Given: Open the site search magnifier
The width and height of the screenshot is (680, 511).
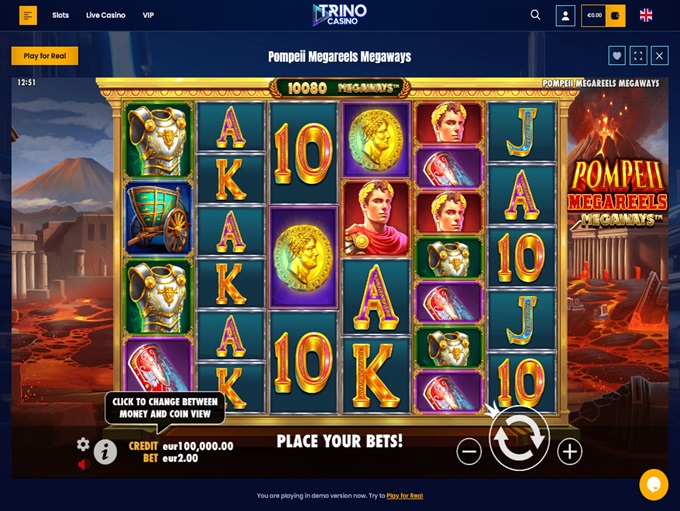Looking at the screenshot, I should pyautogui.click(x=535, y=15).
